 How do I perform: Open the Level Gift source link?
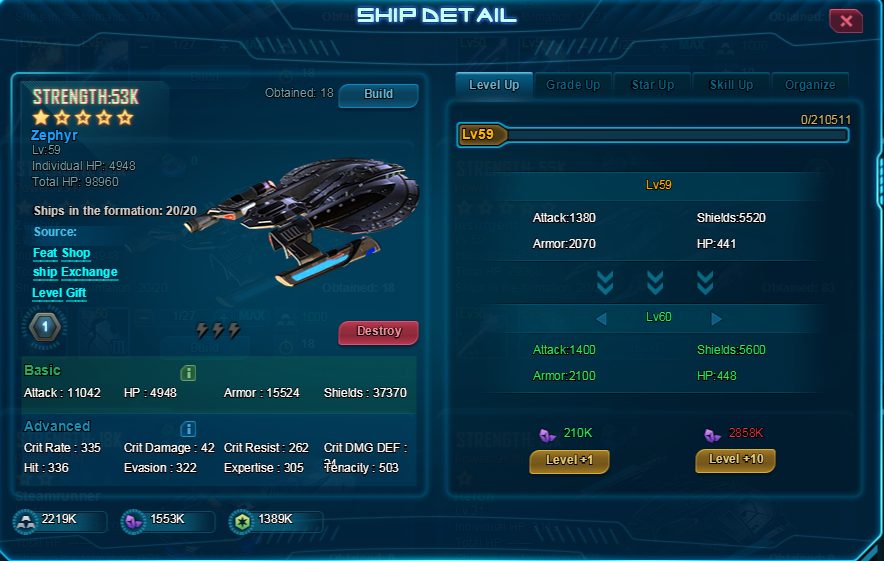coord(60,293)
